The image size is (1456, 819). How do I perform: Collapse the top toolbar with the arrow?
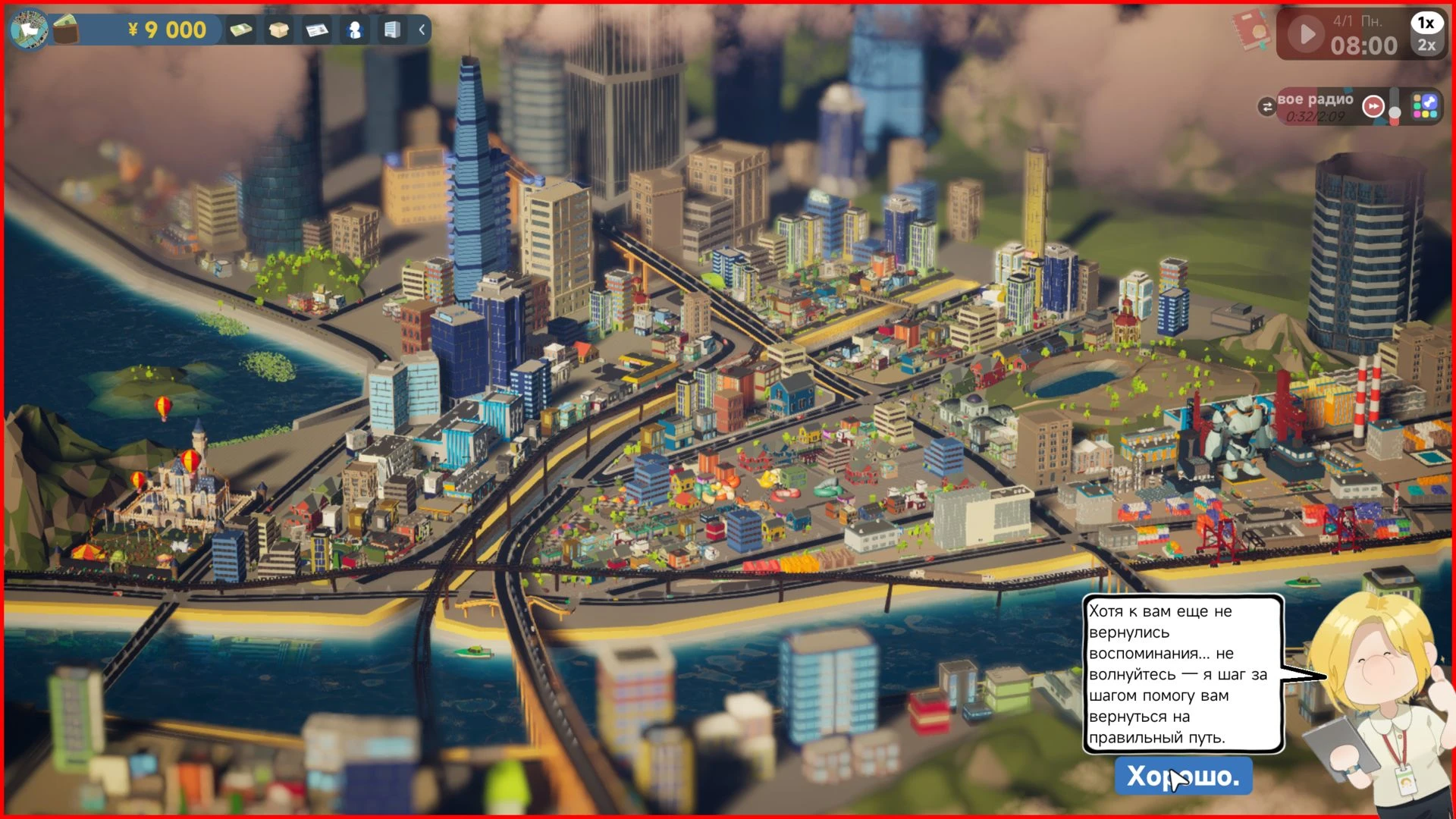pos(422,30)
